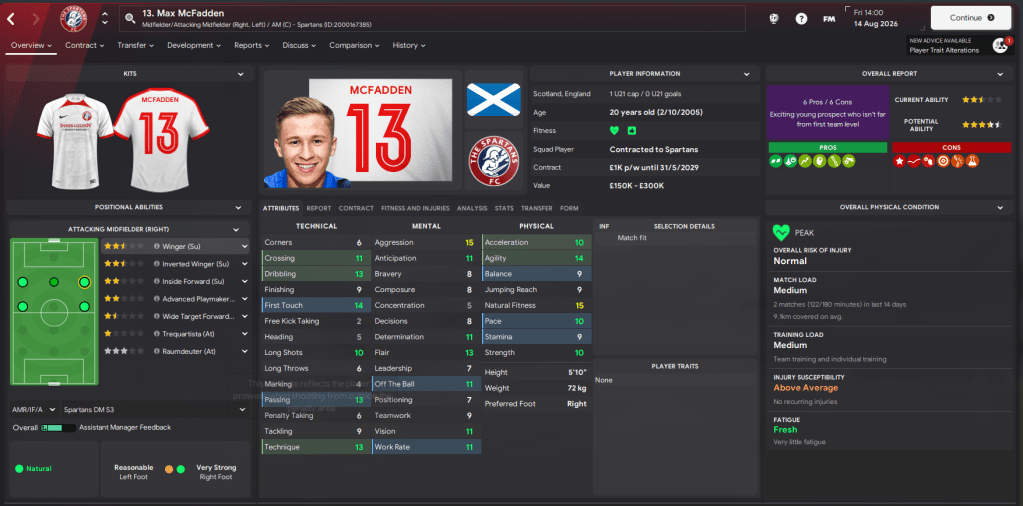Open the Attacking Midfielder (Right) position dropdown
The height and width of the screenshot is (506, 1023).
pos(127,229)
